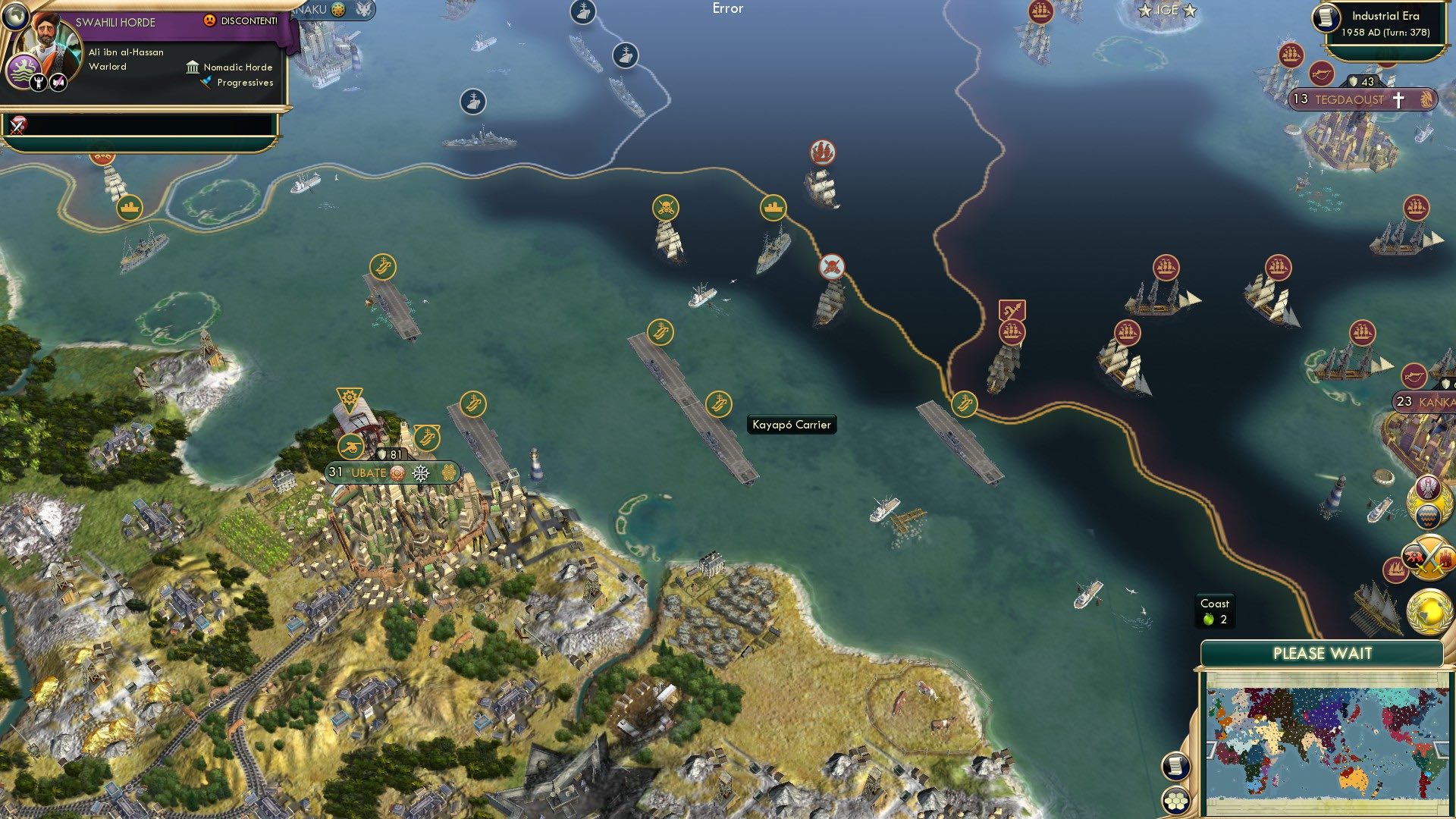The height and width of the screenshot is (819, 1456).
Task: Click the purple eagle crest notification icon
Action: pyautogui.click(x=1427, y=486)
